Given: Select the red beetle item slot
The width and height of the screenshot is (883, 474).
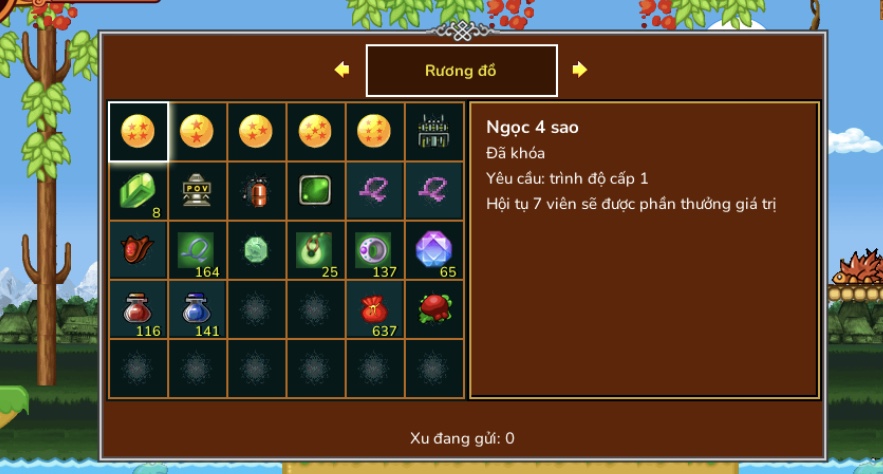Looking at the screenshot, I should tap(256, 190).
